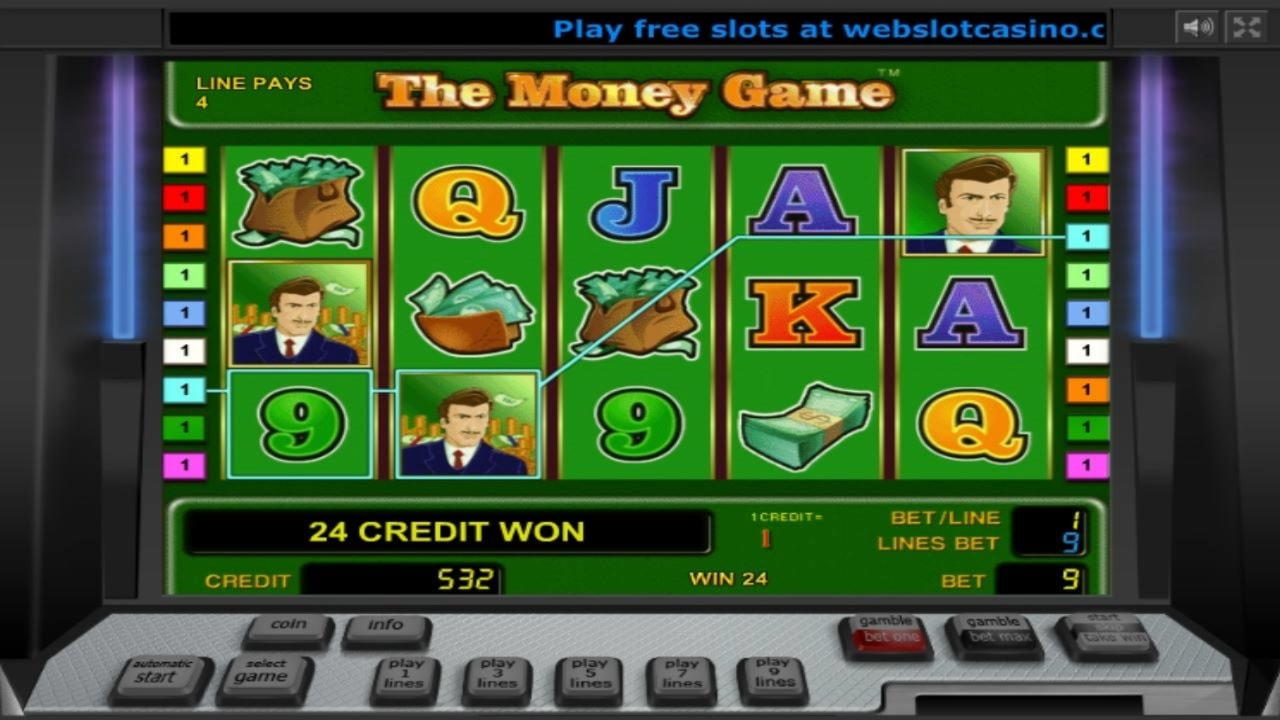Open the webslotcasino banner link
The width and height of the screenshot is (1280, 720).
(x=830, y=29)
